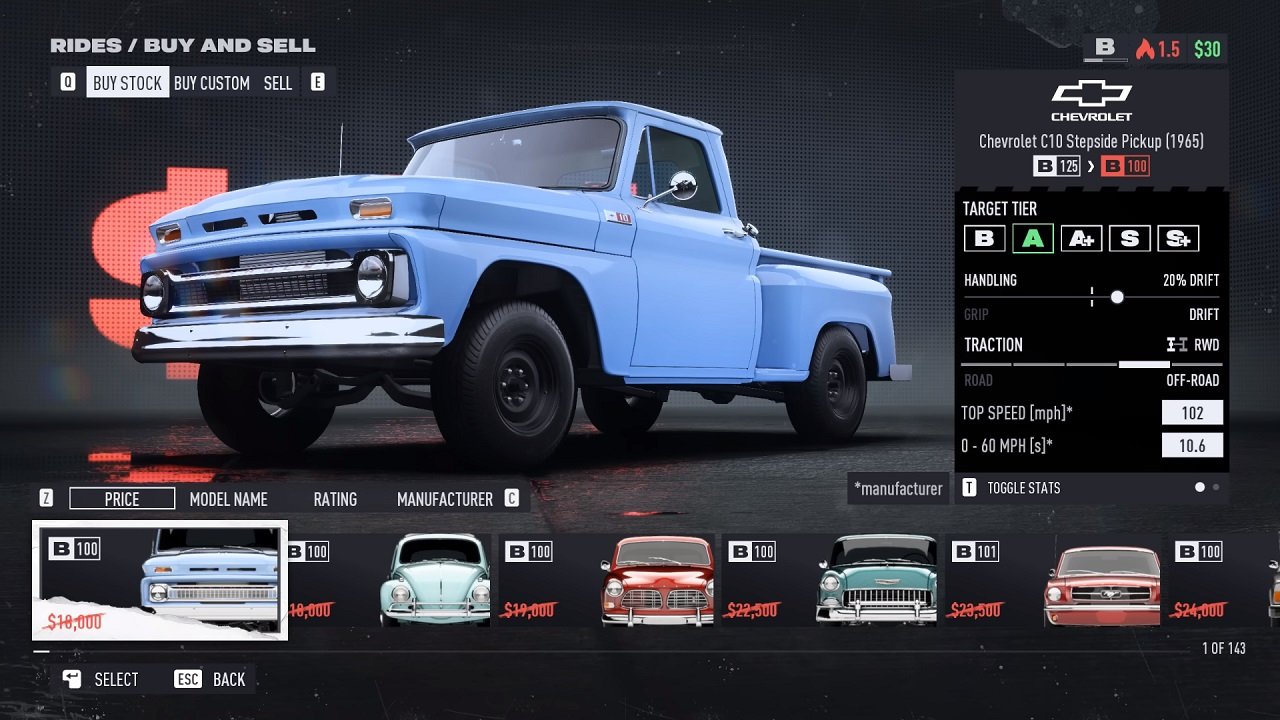1280x720 pixels.
Task: Sort cars by Model Name
Action: tap(229, 499)
